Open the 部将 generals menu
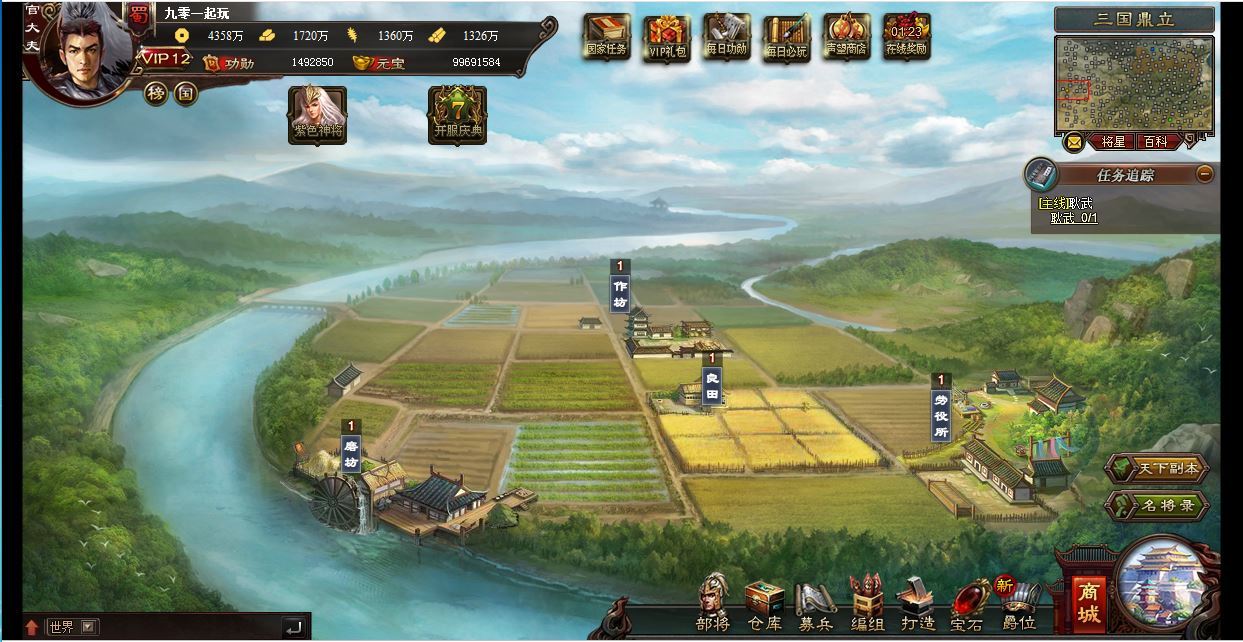Image resolution: width=1243 pixels, height=642 pixels. (x=713, y=604)
